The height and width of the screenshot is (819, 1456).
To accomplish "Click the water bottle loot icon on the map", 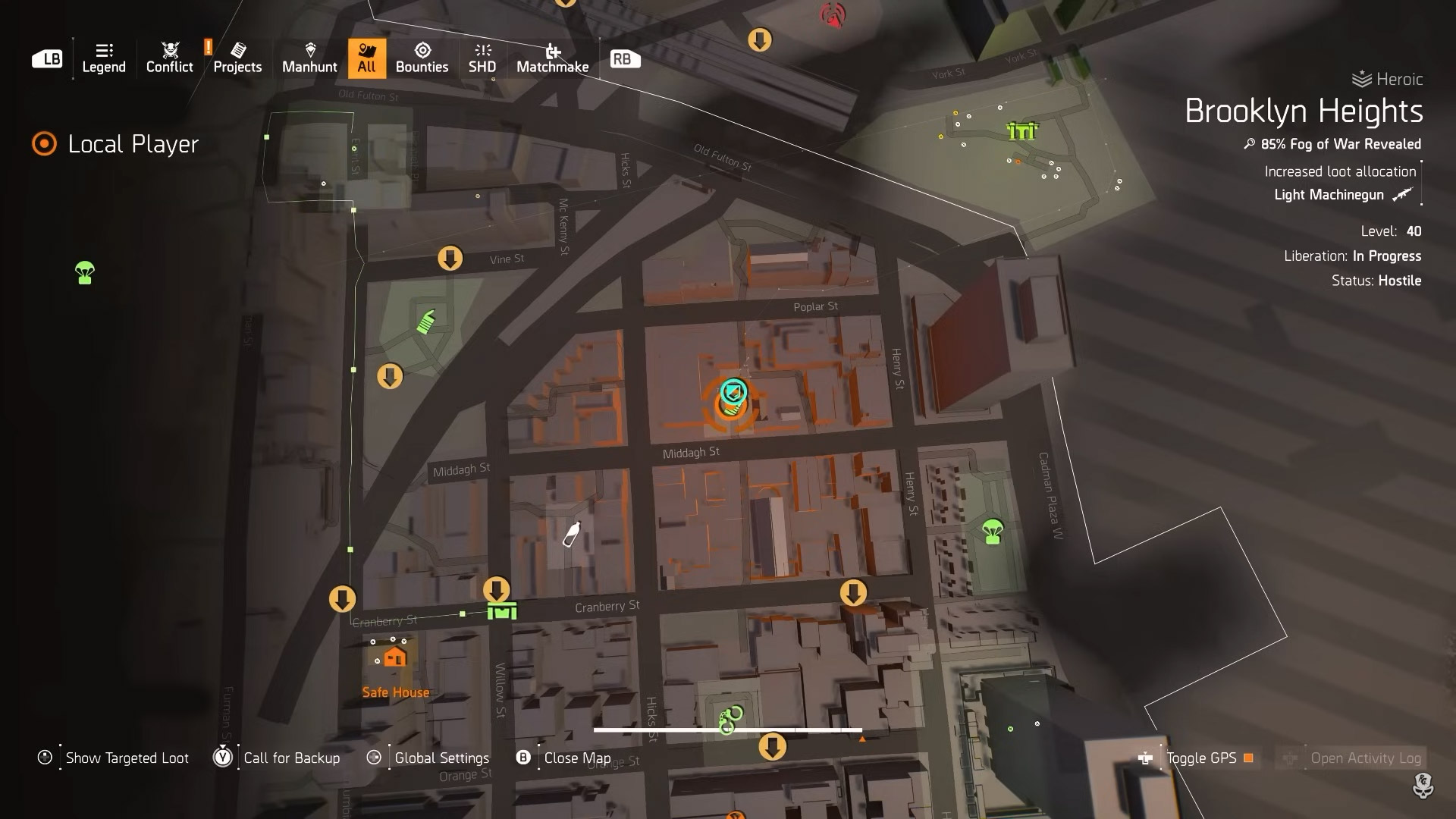I will (x=571, y=532).
